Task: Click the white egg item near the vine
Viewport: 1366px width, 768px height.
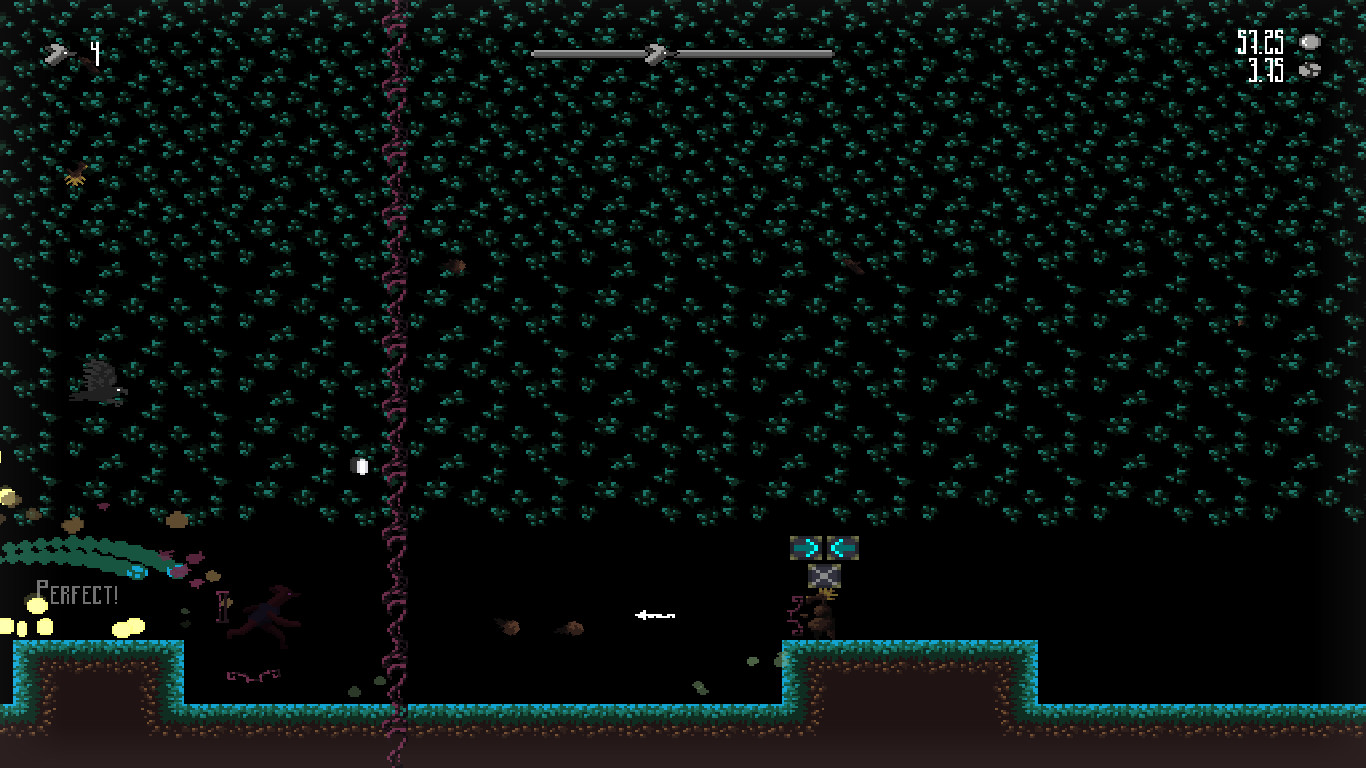Action: (x=361, y=464)
